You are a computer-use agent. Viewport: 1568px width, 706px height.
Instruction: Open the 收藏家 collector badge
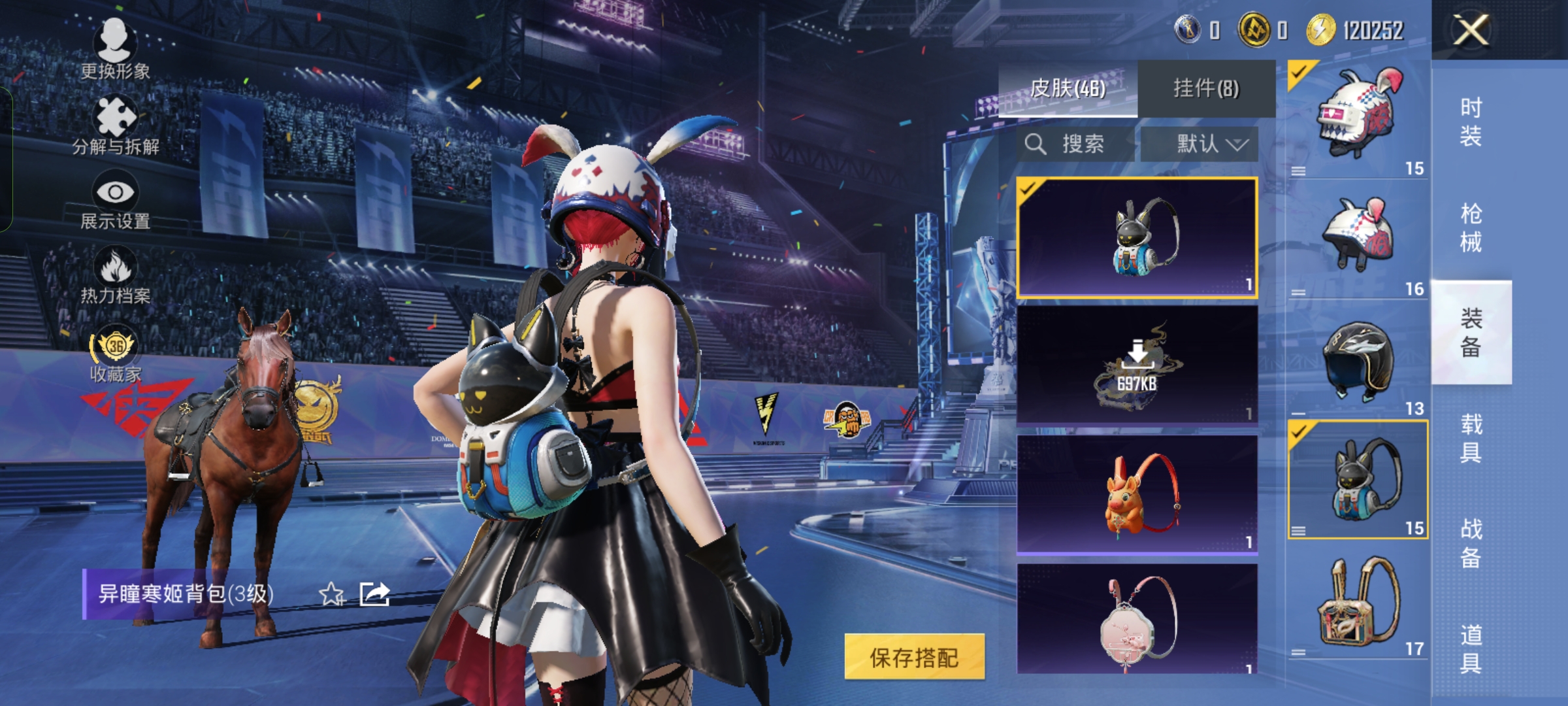click(116, 353)
